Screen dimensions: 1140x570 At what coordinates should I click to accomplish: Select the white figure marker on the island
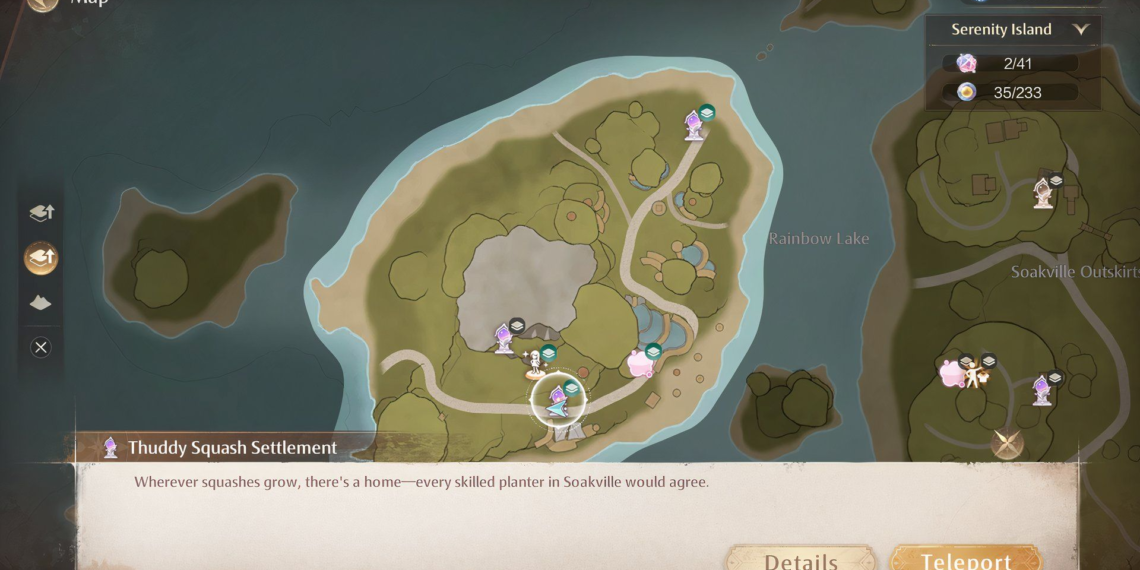tap(535, 361)
